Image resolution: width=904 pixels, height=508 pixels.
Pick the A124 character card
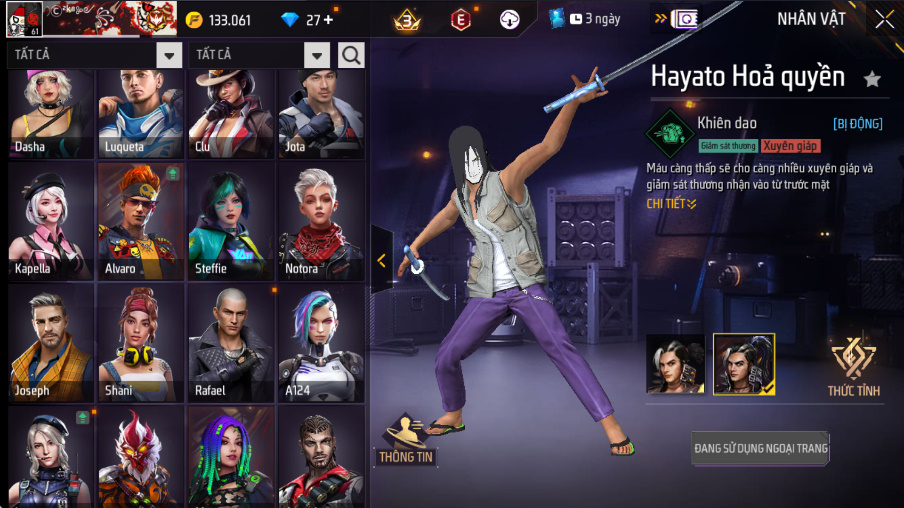(x=321, y=343)
